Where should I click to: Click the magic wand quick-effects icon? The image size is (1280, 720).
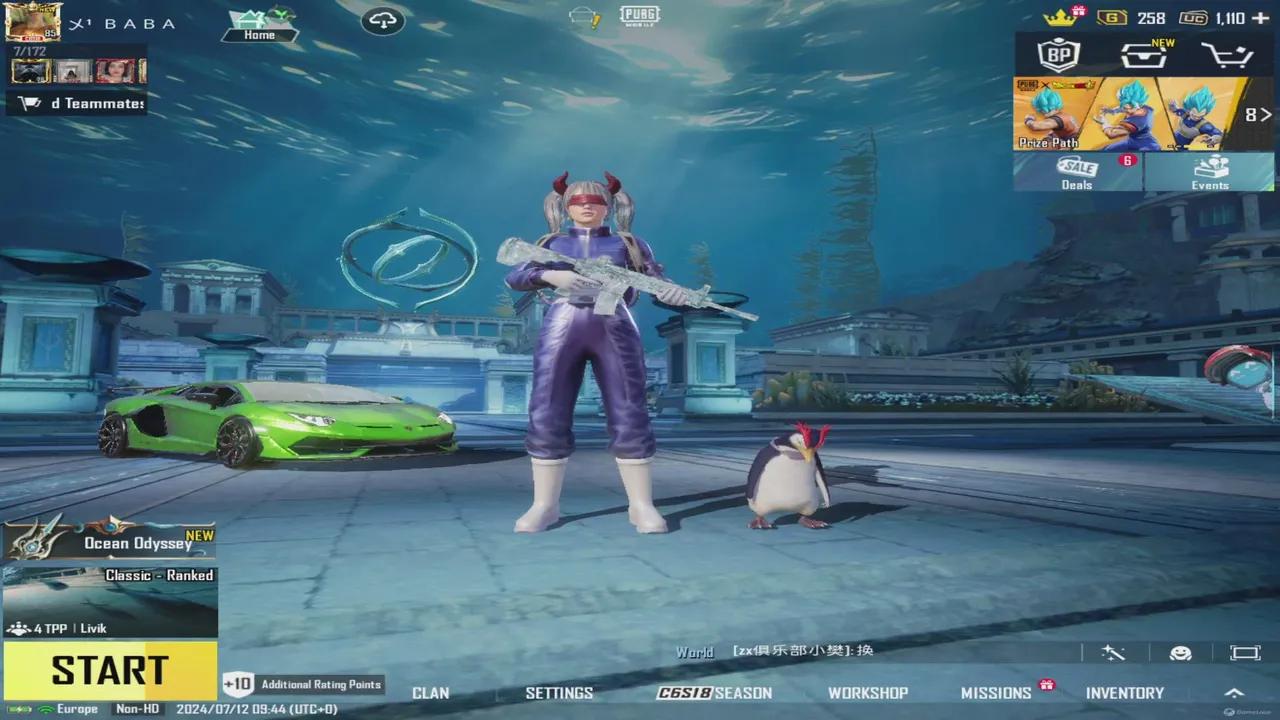pyautogui.click(x=1114, y=651)
